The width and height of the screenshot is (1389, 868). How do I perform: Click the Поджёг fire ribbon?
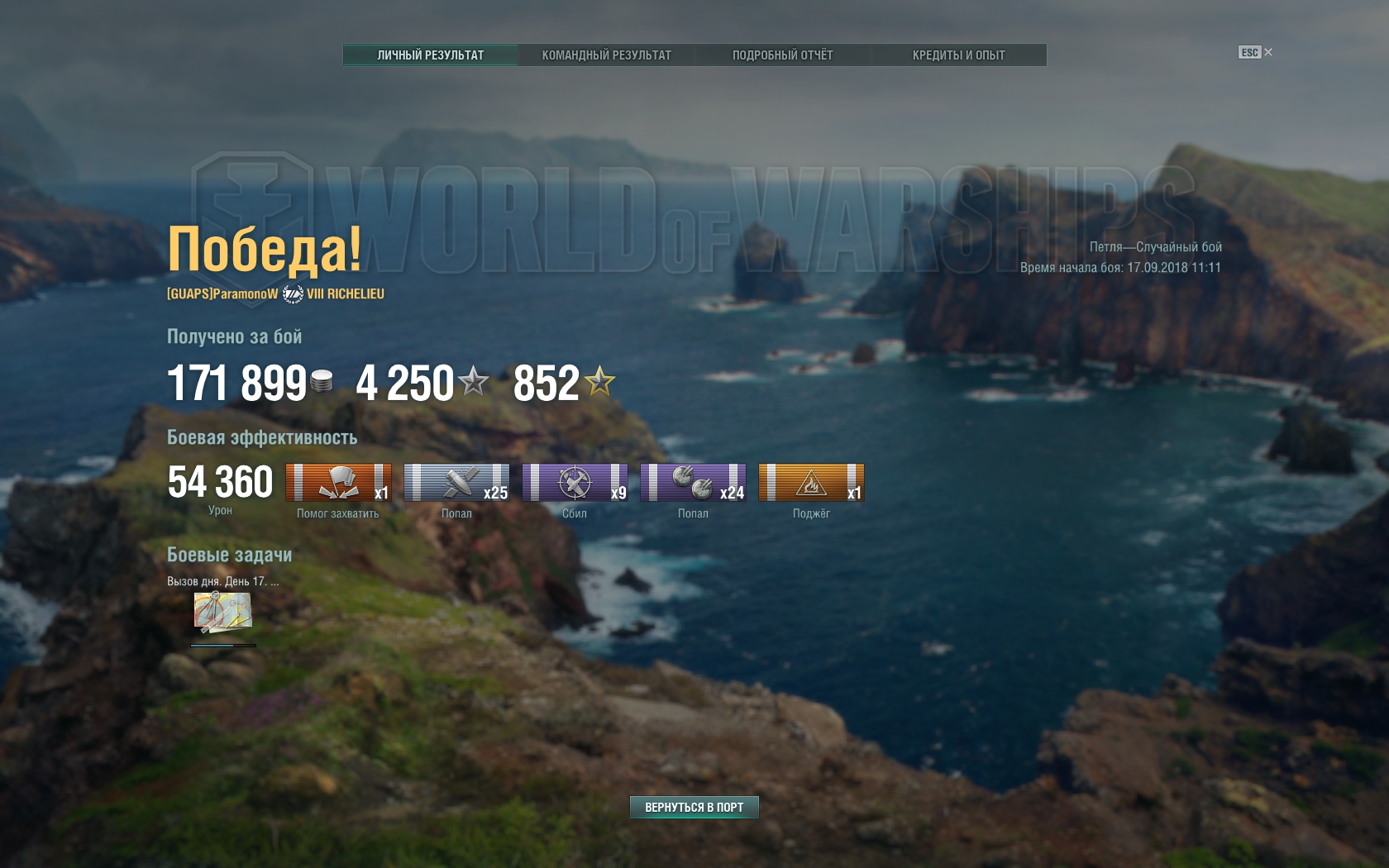click(x=811, y=483)
